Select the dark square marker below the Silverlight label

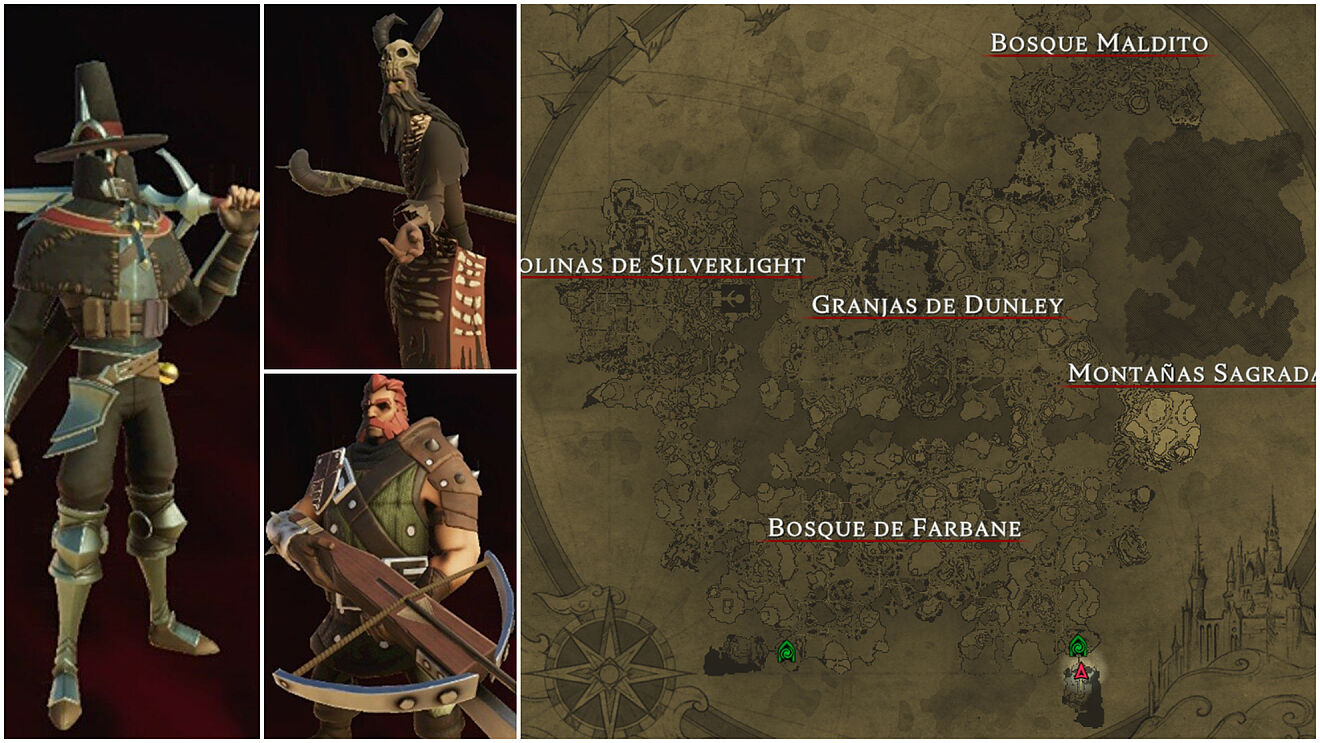click(x=734, y=298)
